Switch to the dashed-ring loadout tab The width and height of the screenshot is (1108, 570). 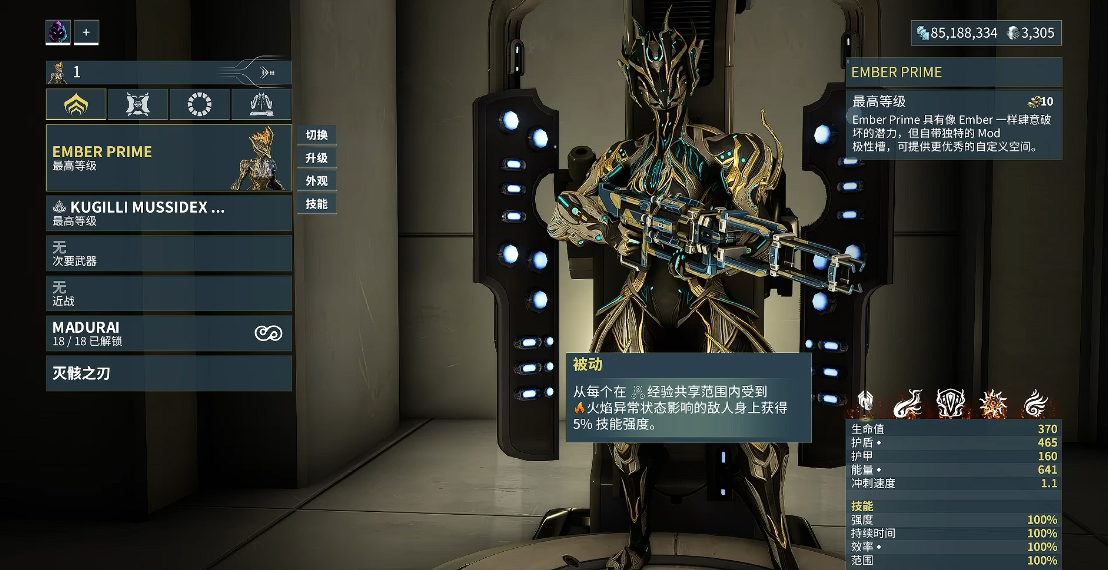[200, 104]
